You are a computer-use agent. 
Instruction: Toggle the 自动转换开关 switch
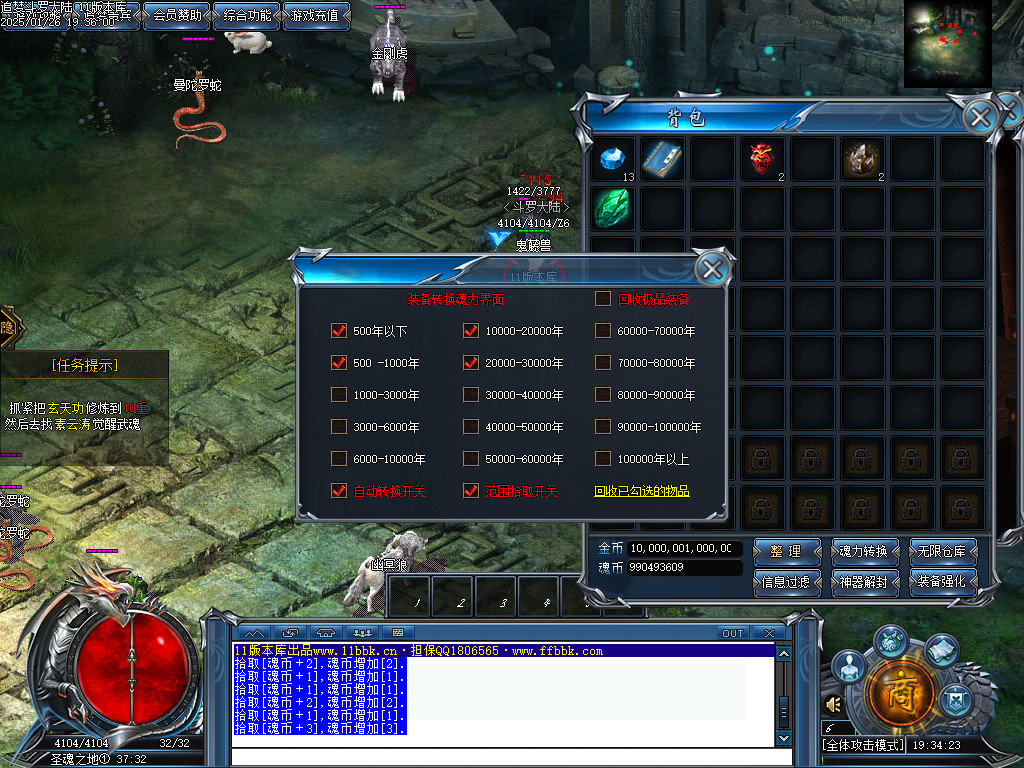(339, 491)
